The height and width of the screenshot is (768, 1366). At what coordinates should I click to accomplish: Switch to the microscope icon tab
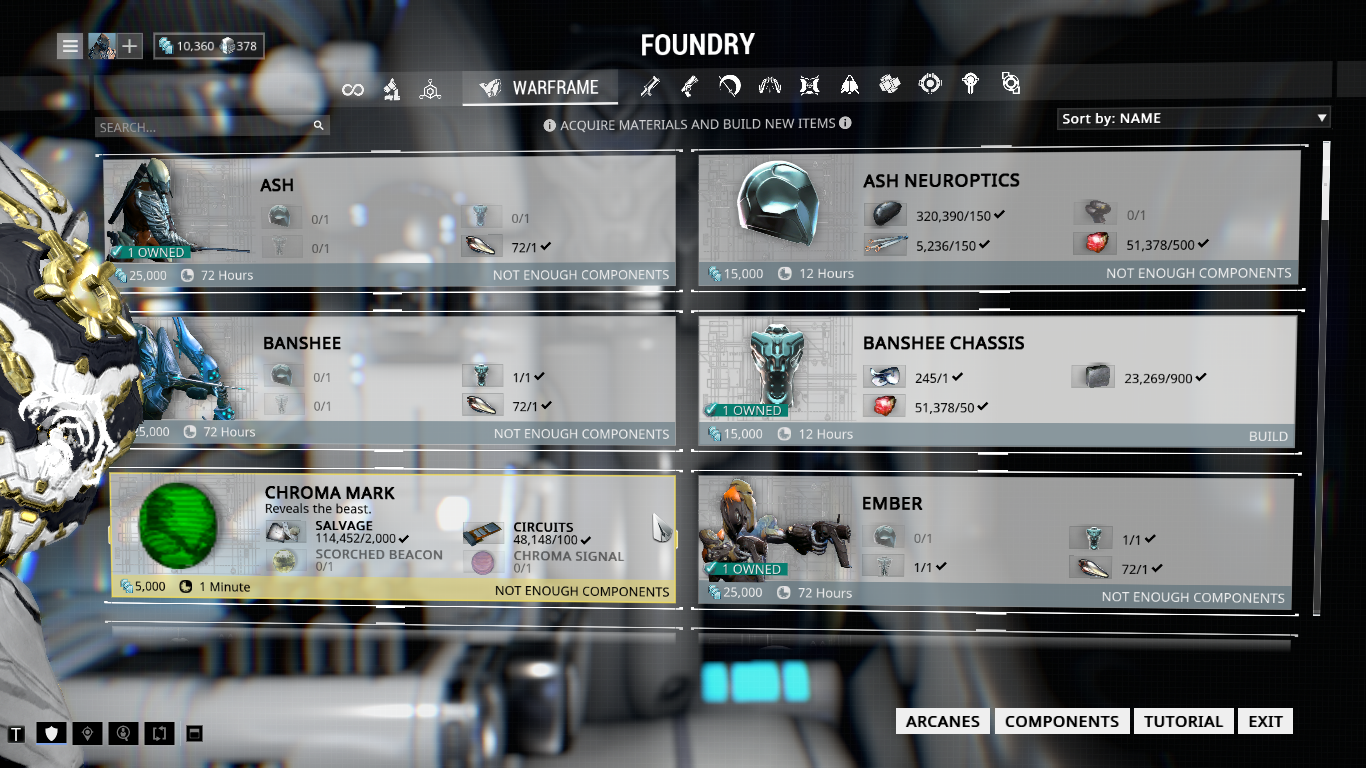(392, 90)
